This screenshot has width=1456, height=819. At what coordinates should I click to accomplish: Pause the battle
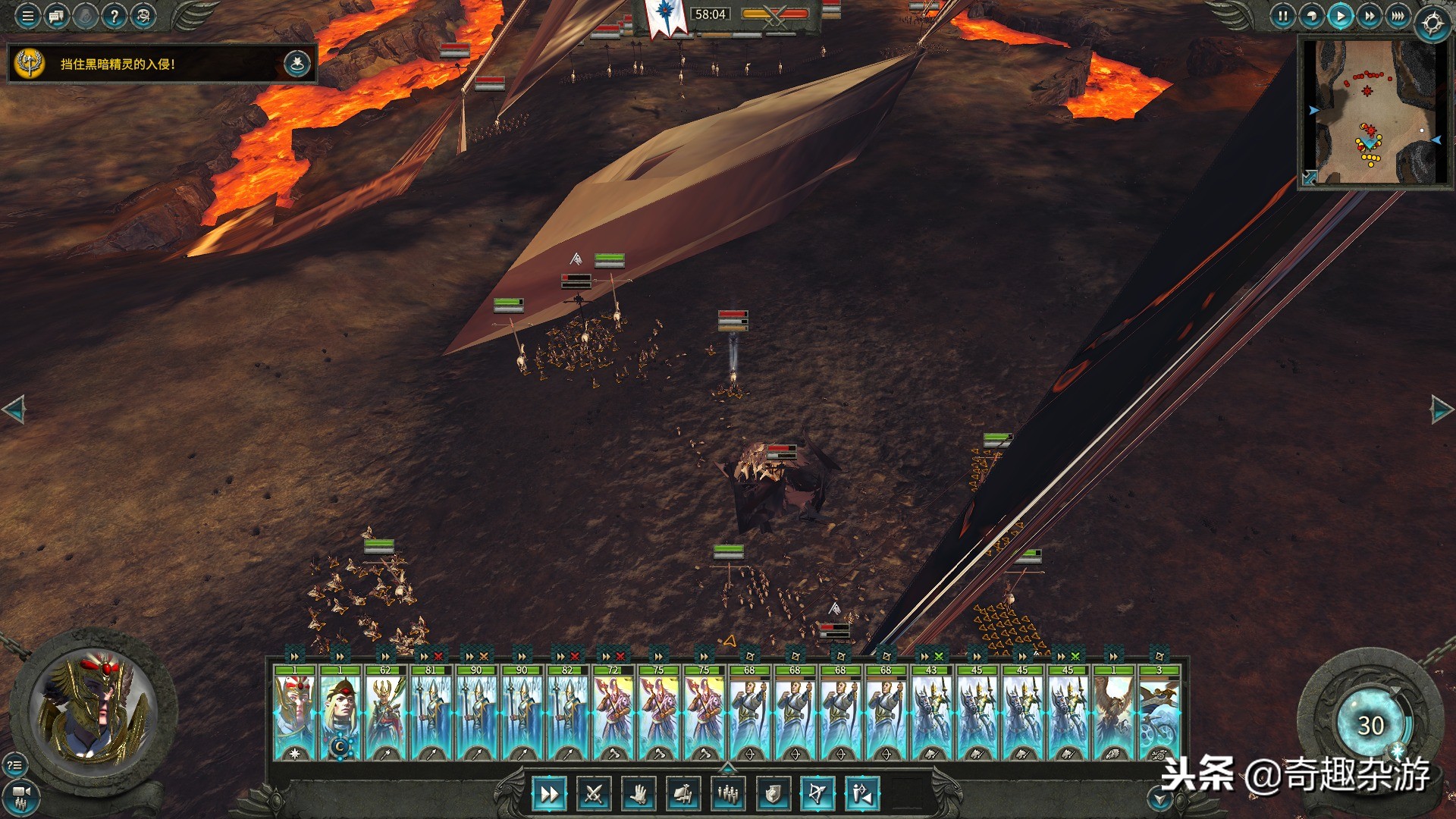[x=1282, y=16]
